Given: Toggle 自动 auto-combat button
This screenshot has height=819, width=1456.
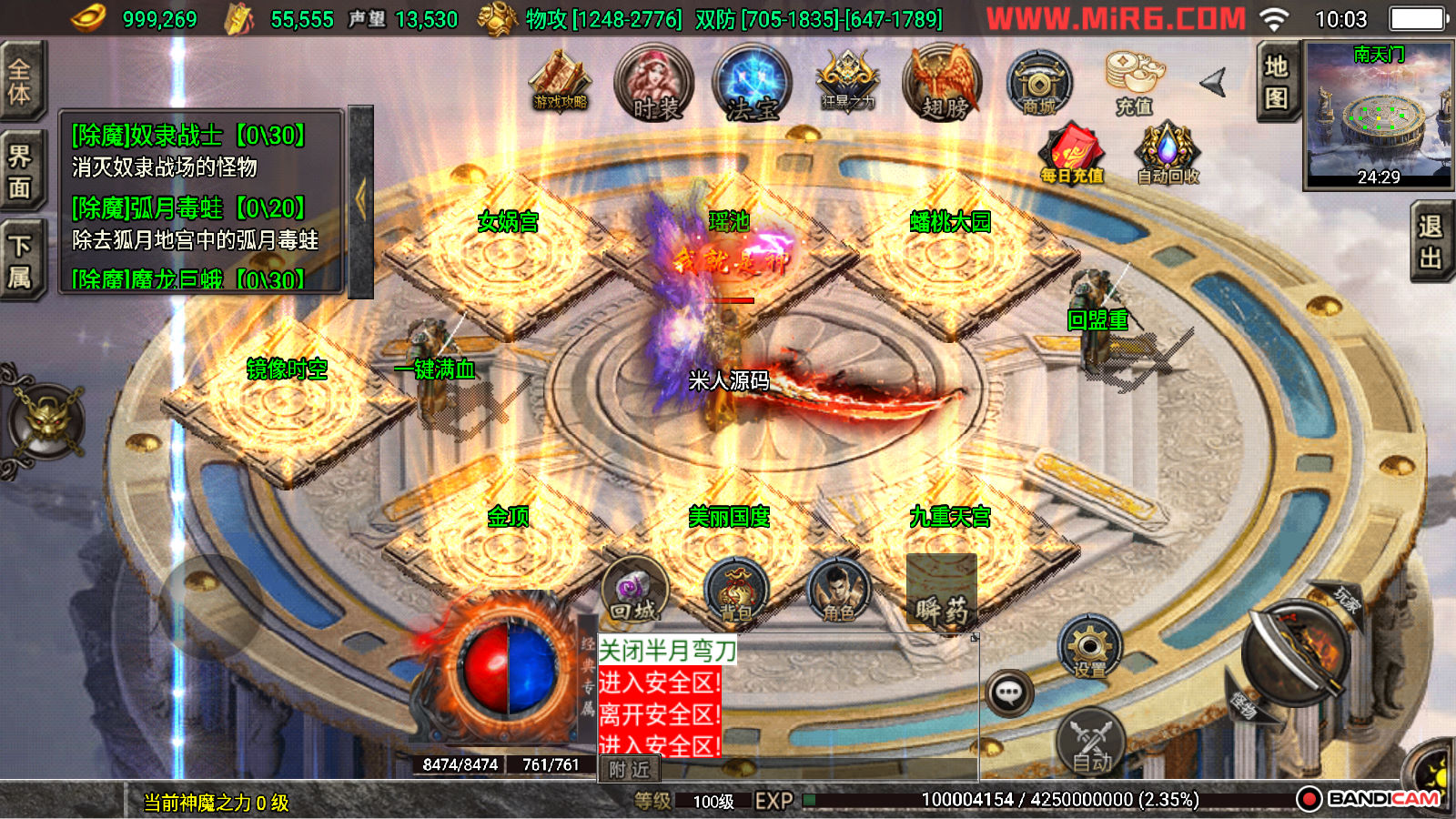Looking at the screenshot, I should tap(1090, 742).
